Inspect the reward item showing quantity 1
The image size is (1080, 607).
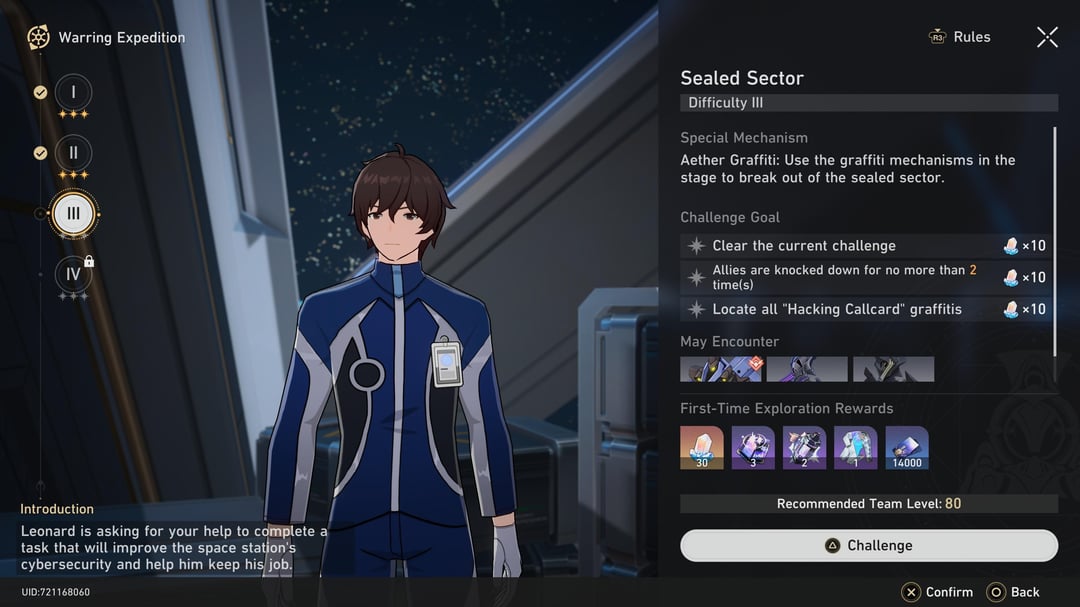tap(855, 447)
